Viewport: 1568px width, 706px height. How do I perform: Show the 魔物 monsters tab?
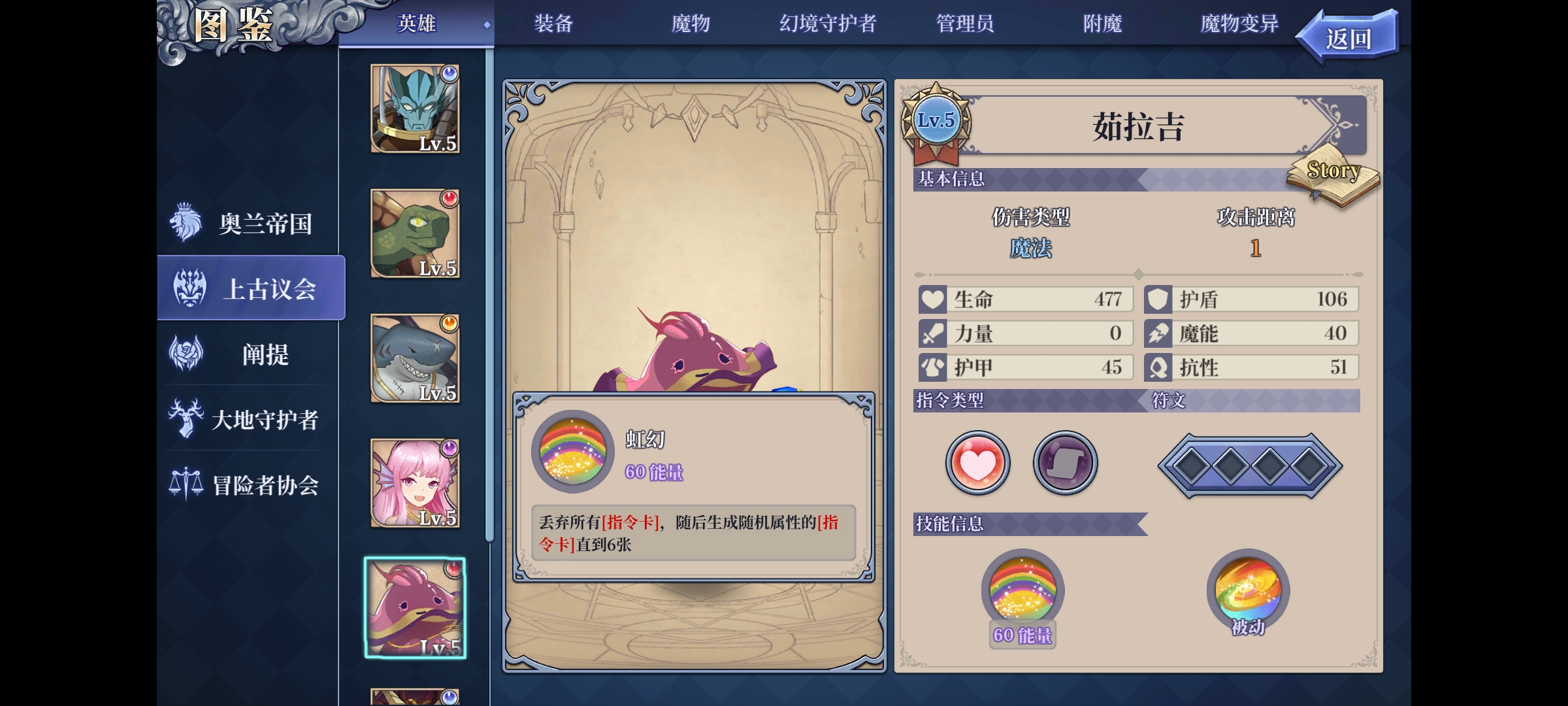coord(691,24)
